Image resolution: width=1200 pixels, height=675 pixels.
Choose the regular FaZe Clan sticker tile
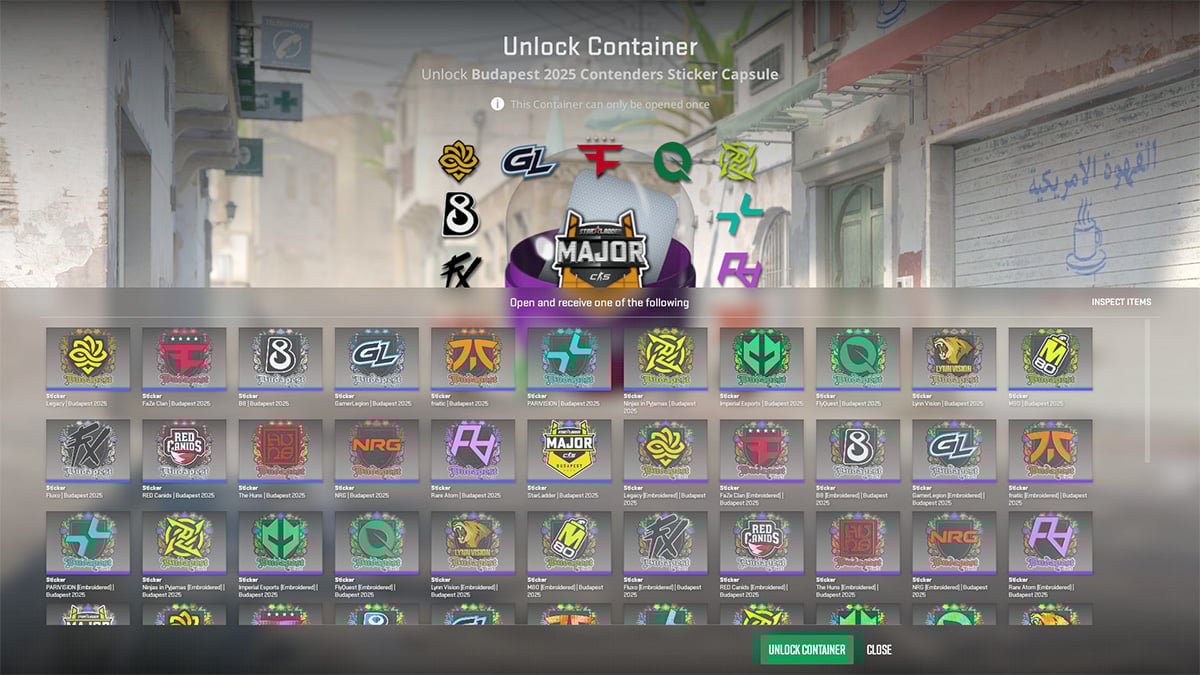coord(184,359)
